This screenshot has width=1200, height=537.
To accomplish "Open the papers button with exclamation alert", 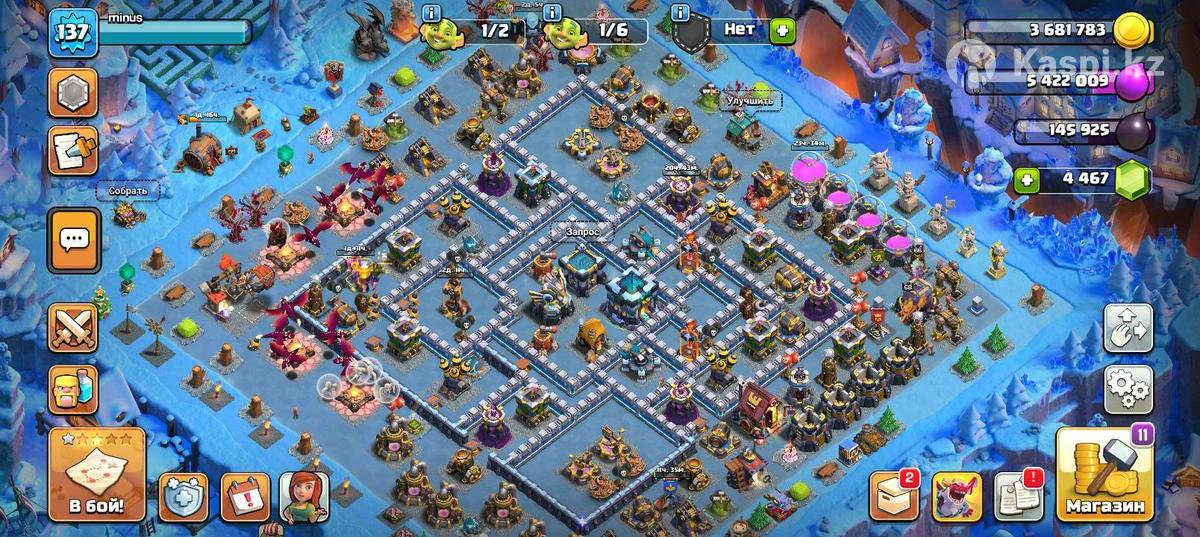I will (x=1018, y=497).
